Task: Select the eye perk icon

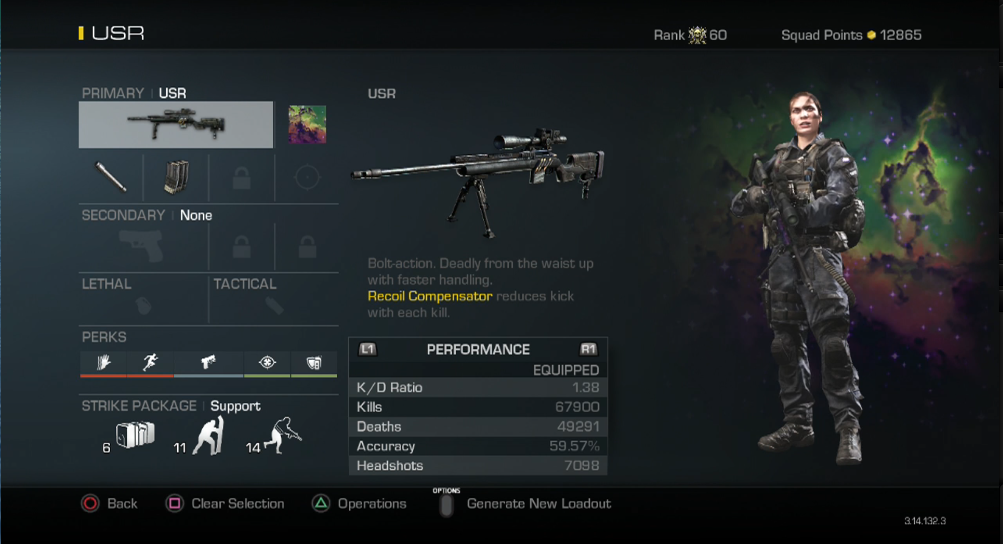Action: pyautogui.click(x=266, y=363)
